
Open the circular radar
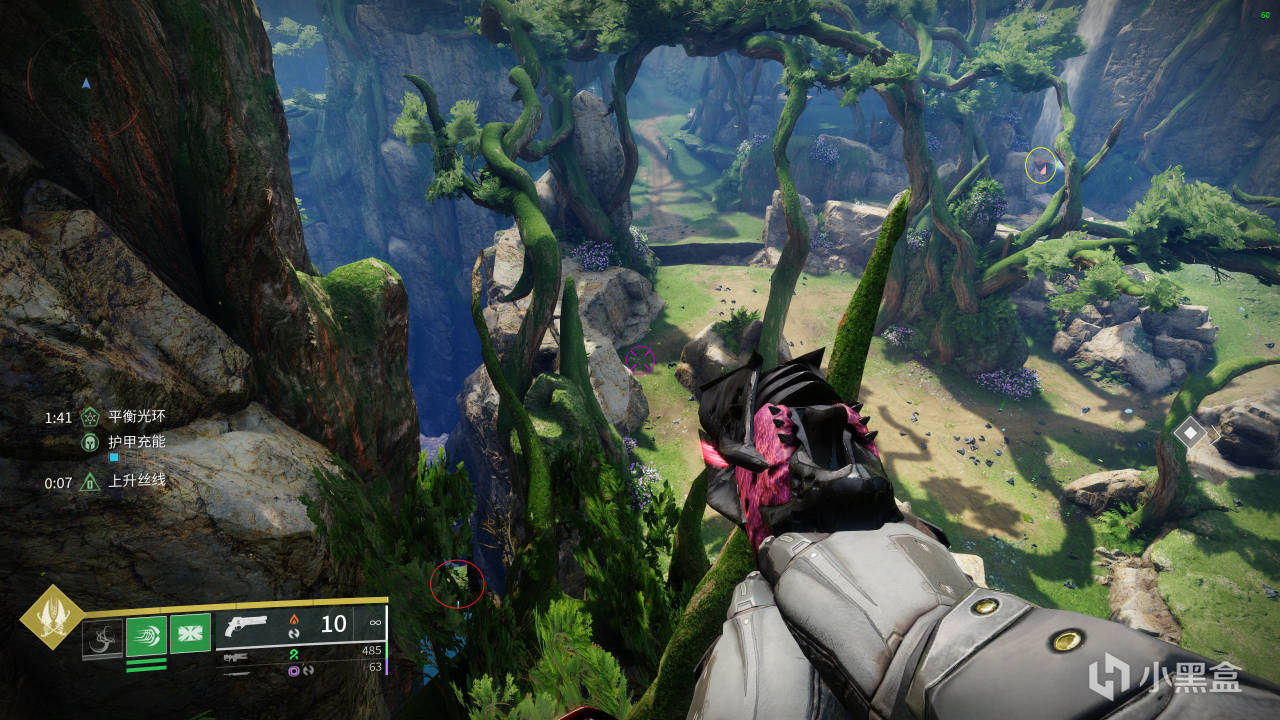click(85, 84)
